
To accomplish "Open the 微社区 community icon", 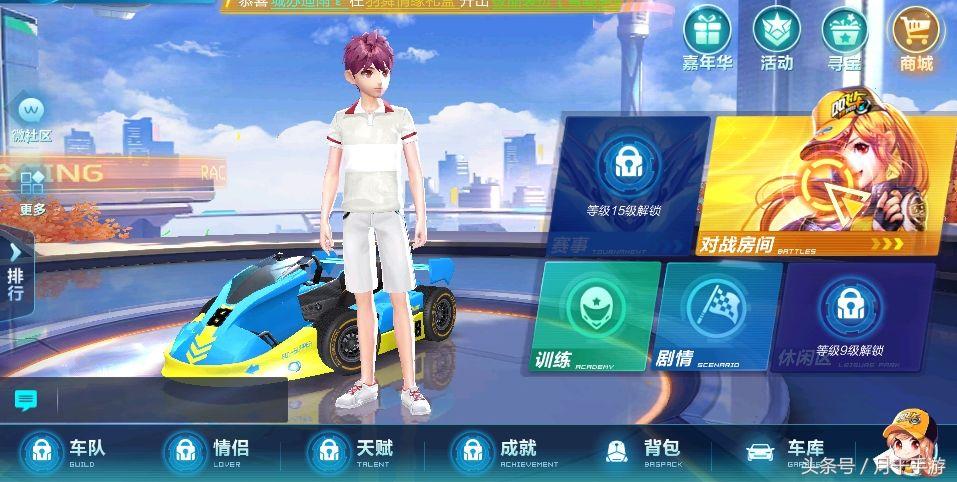I will (31, 114).
